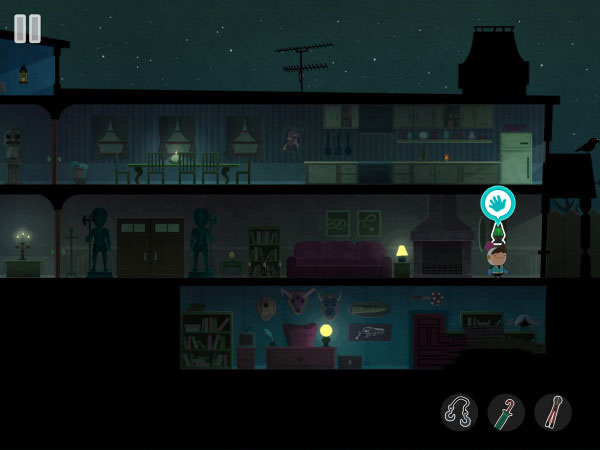Select the red bolt cutters item
This screenshot has height=450, width=600.
[x=553, y=412]
